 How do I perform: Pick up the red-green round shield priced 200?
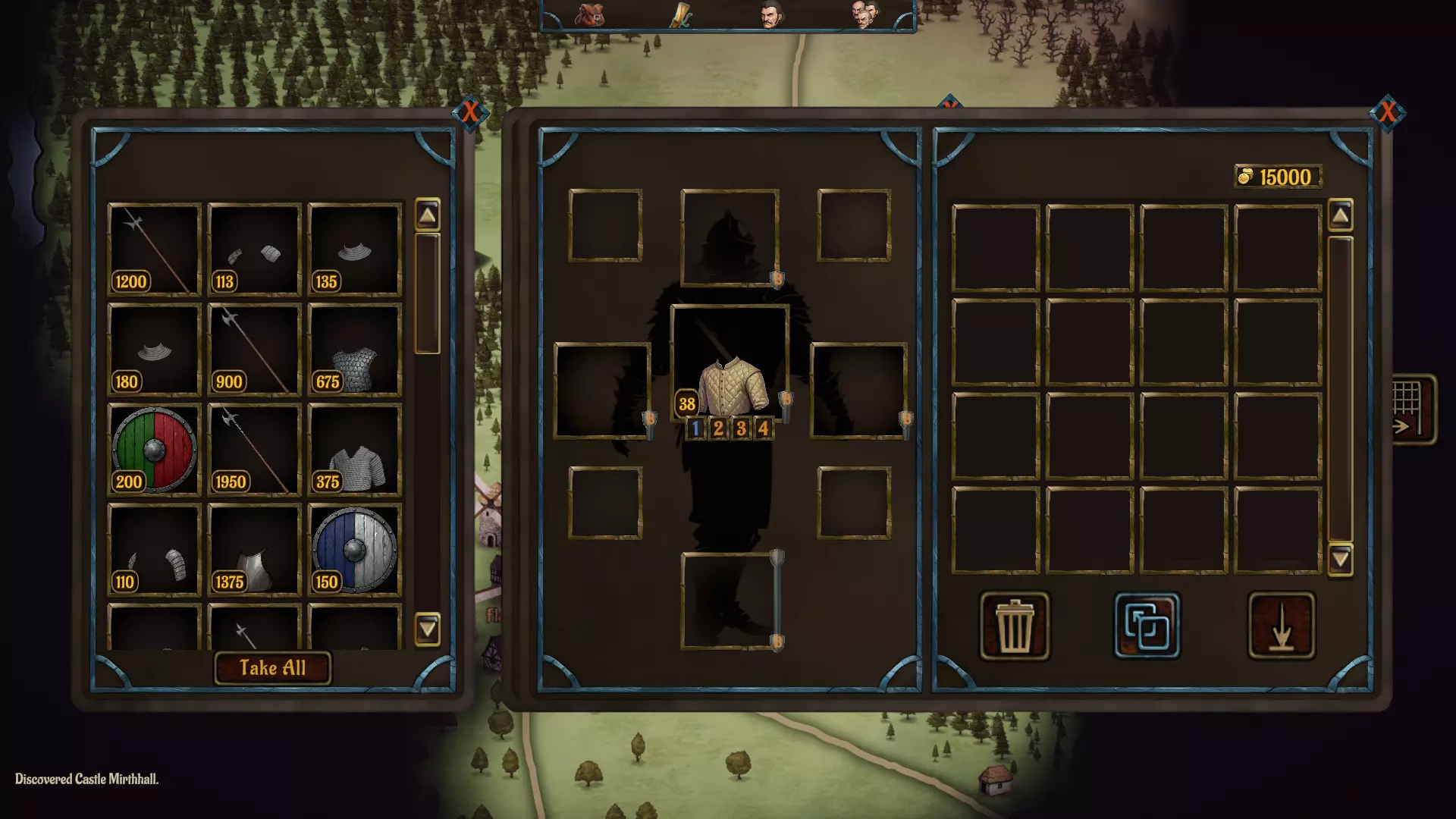pos(153,450)
